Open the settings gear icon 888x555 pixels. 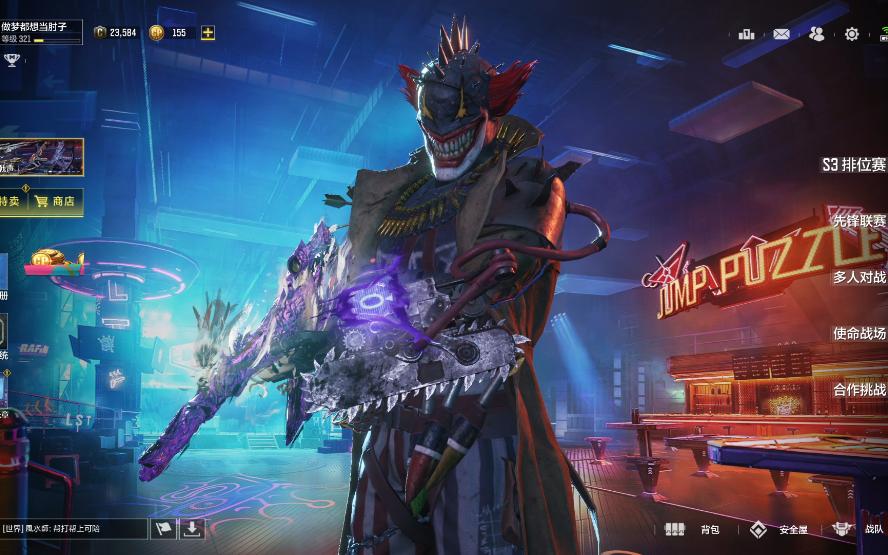click(x=851, y=34)
